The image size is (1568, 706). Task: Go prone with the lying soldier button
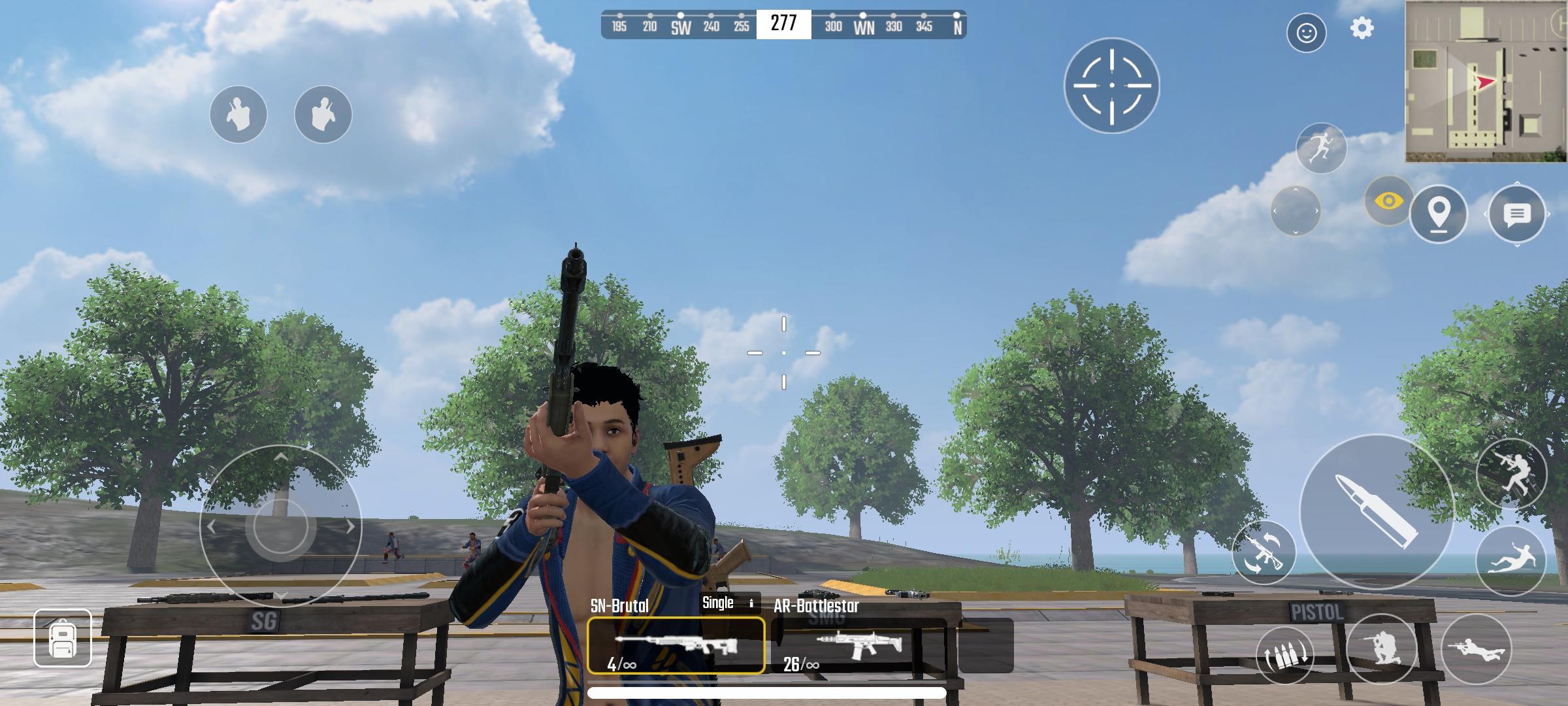pos(1476,650)
